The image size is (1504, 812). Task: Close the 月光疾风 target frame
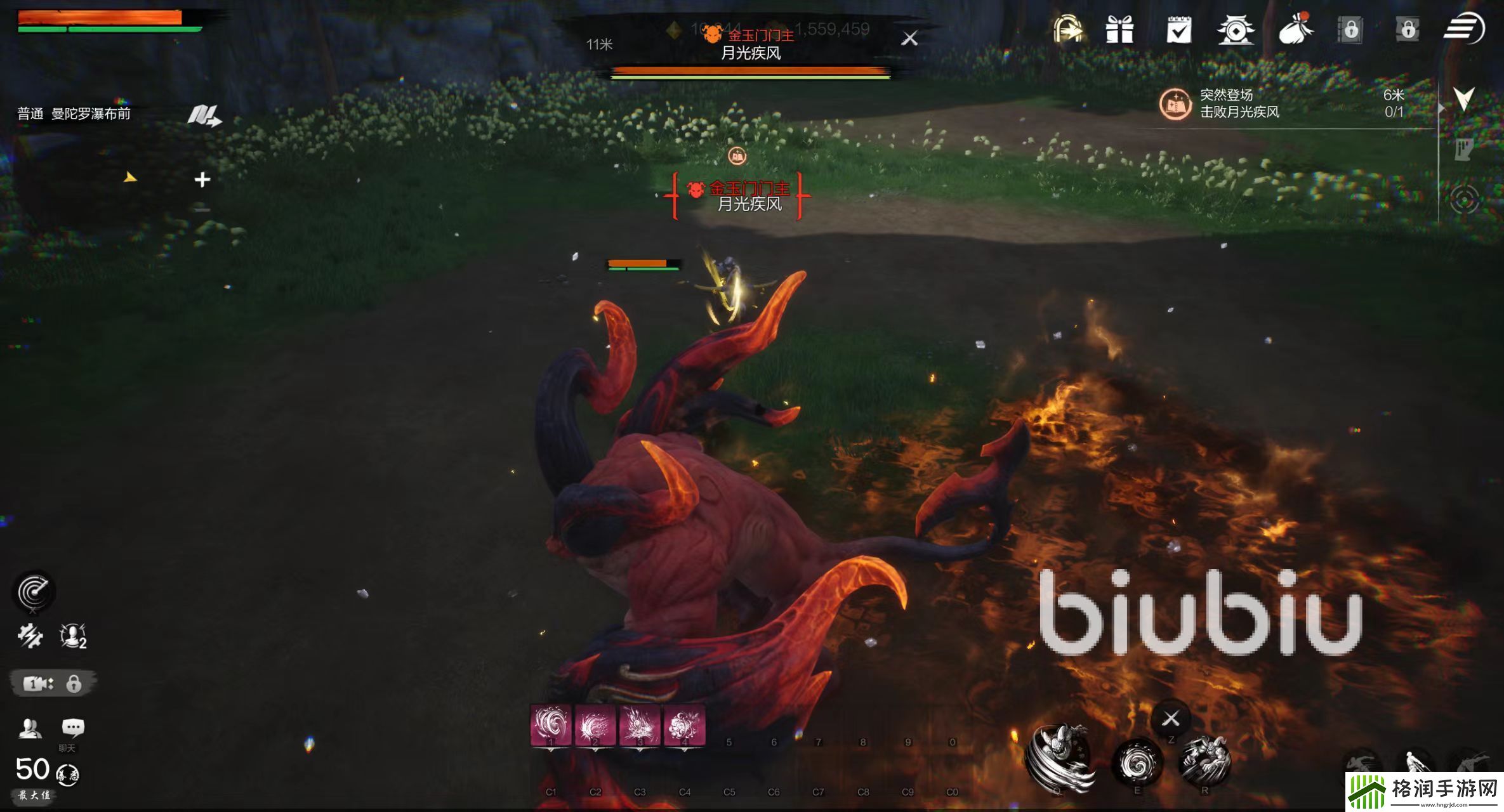[909, 39]
